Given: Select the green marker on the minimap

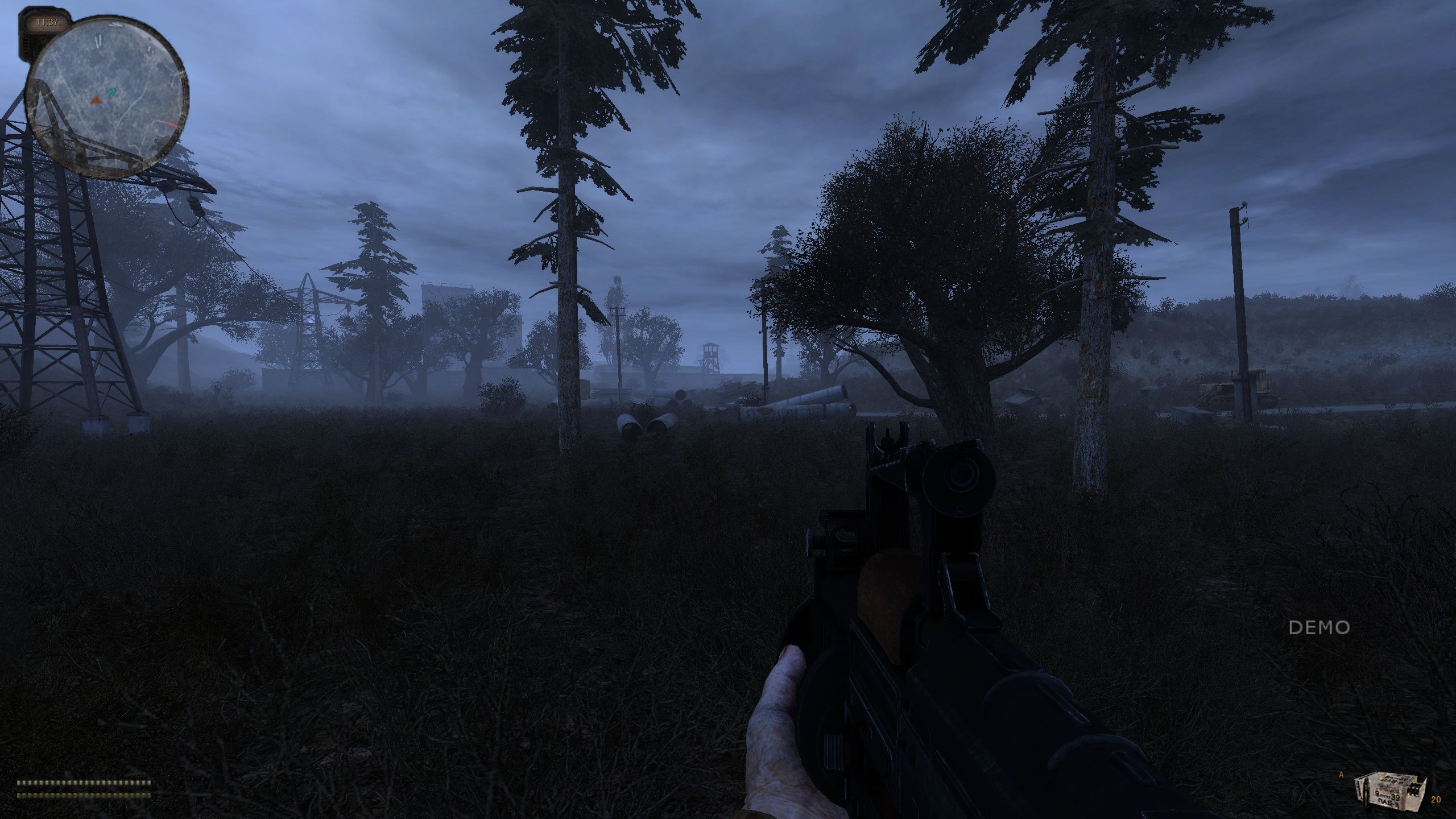Looking at the screenshot, I should pyautogui.click(x=112, y=91).
